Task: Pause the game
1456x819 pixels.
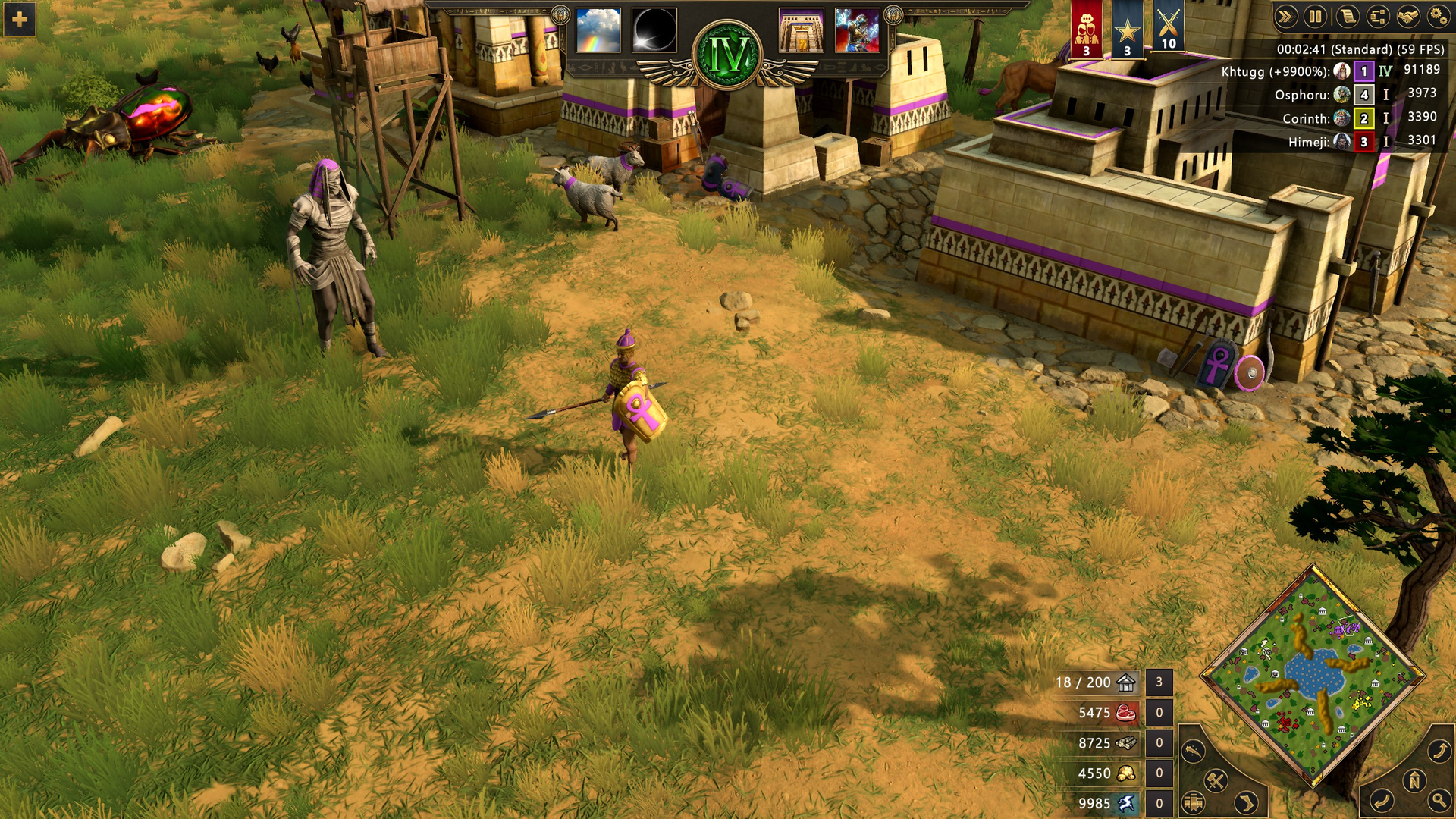Action: click(1316, 16)
